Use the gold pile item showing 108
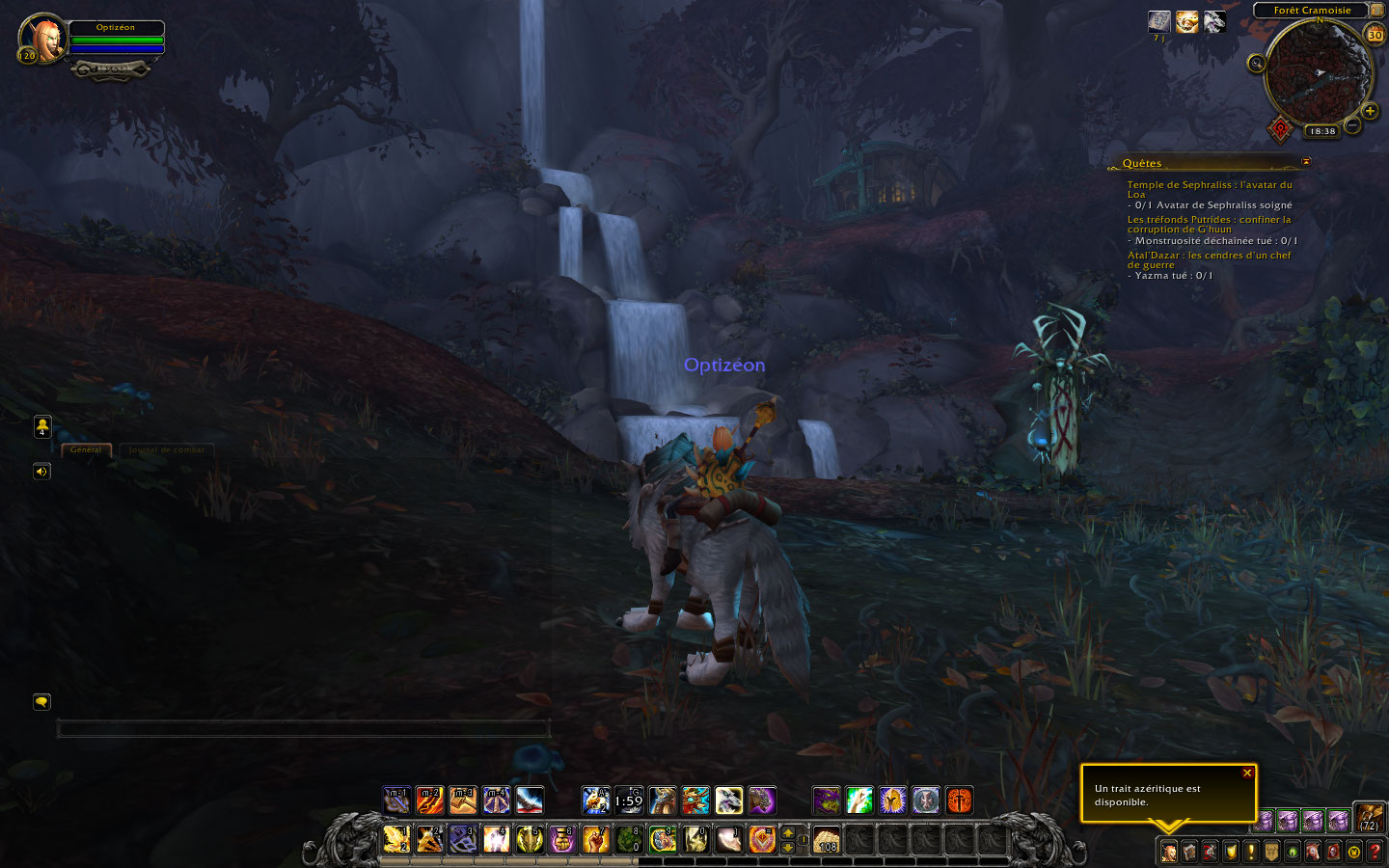1389x868 pixels. click(826, 839)
